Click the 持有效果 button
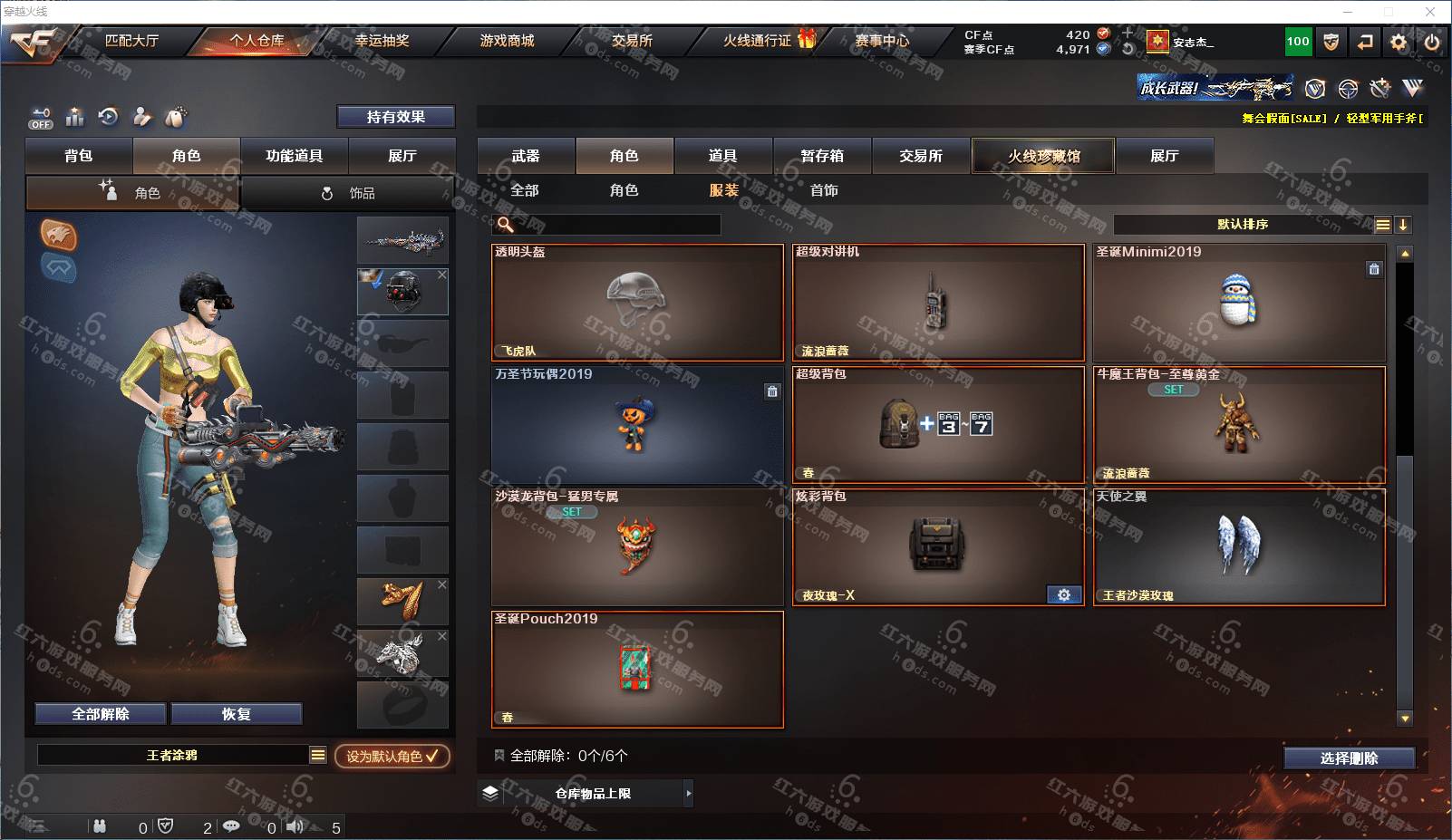The image size is (1452, 840). point(395,117)
